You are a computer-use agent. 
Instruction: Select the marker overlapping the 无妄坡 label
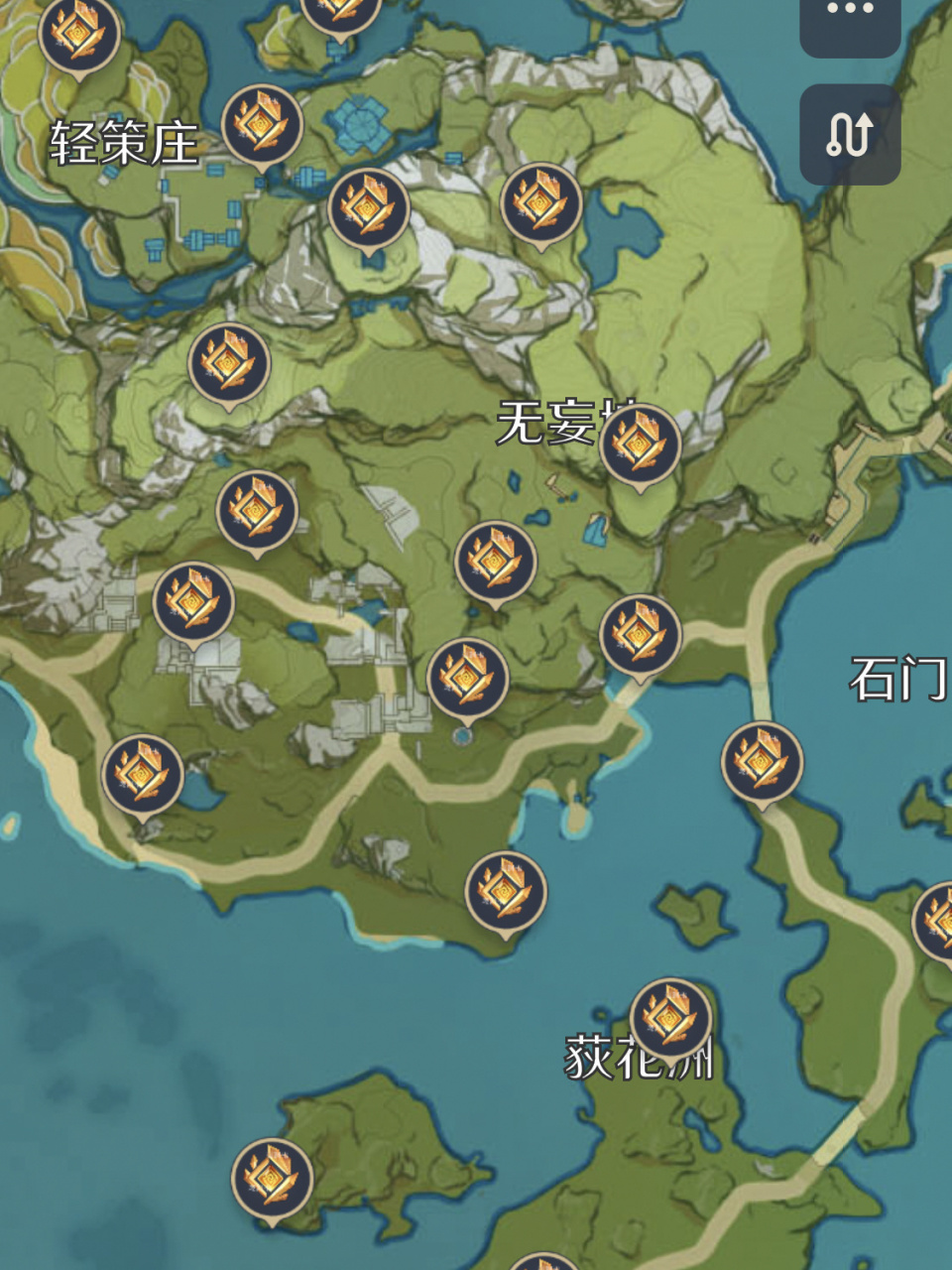click(641, 445)
